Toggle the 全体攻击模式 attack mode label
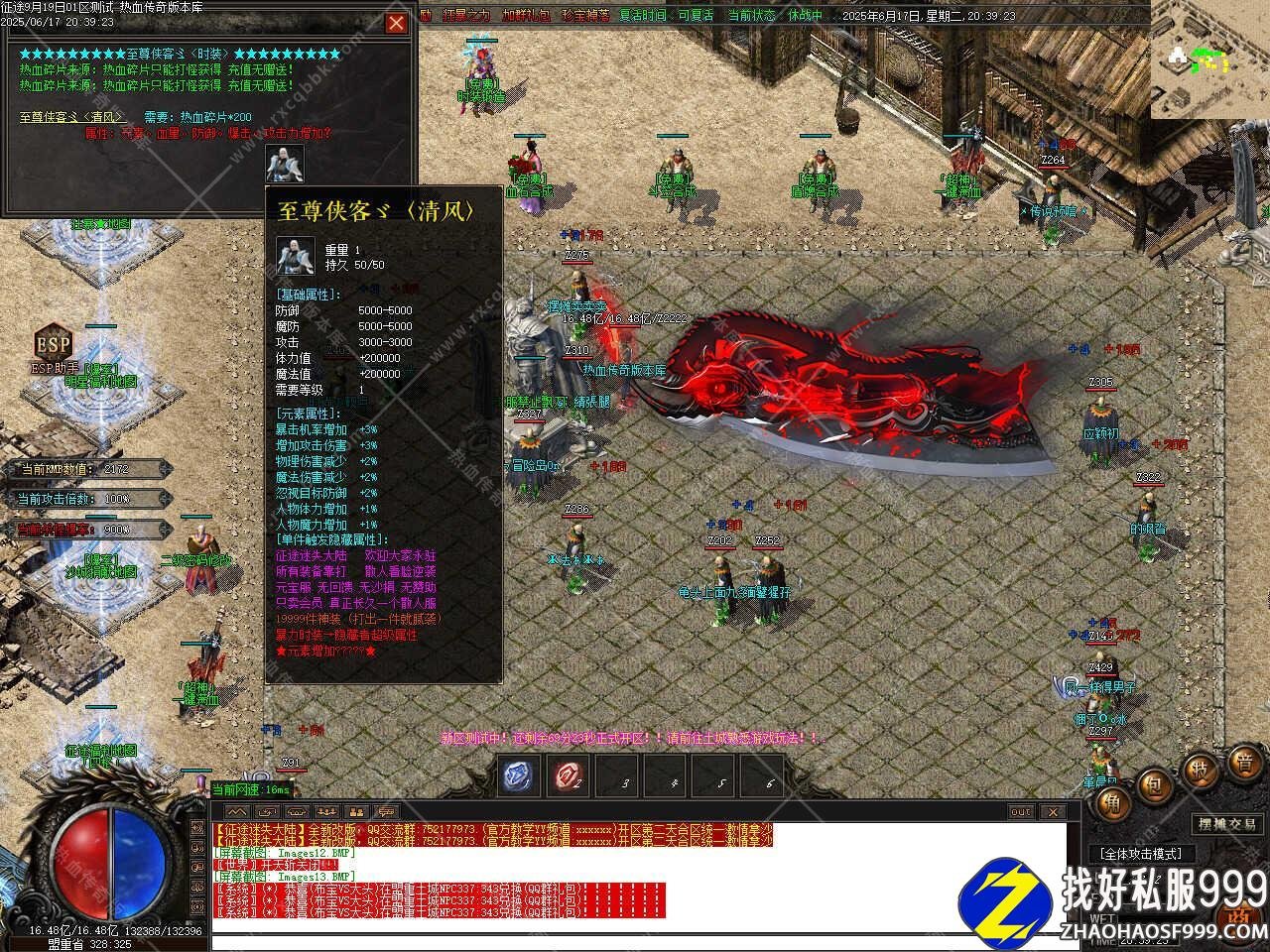1270x952 pixels. click(1141, 853)
